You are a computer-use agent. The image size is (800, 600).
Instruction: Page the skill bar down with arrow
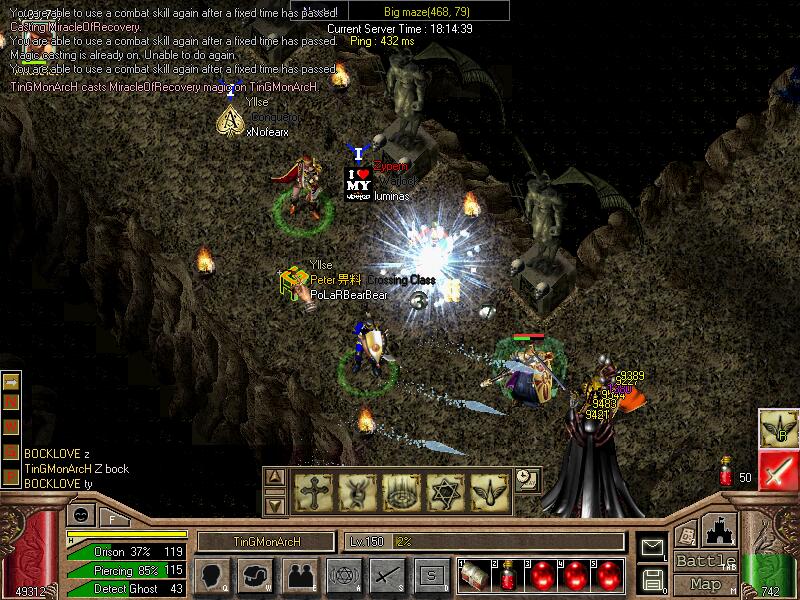pos(276,505)
